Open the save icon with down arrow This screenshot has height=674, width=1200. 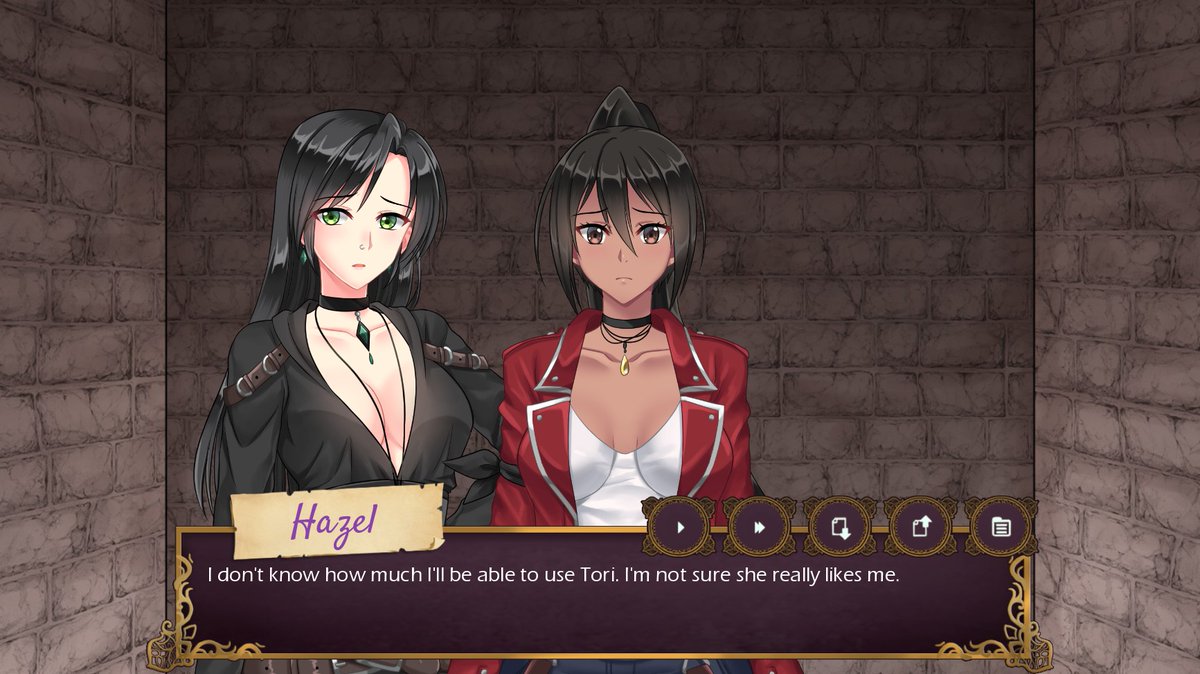(x=841, y=527)
